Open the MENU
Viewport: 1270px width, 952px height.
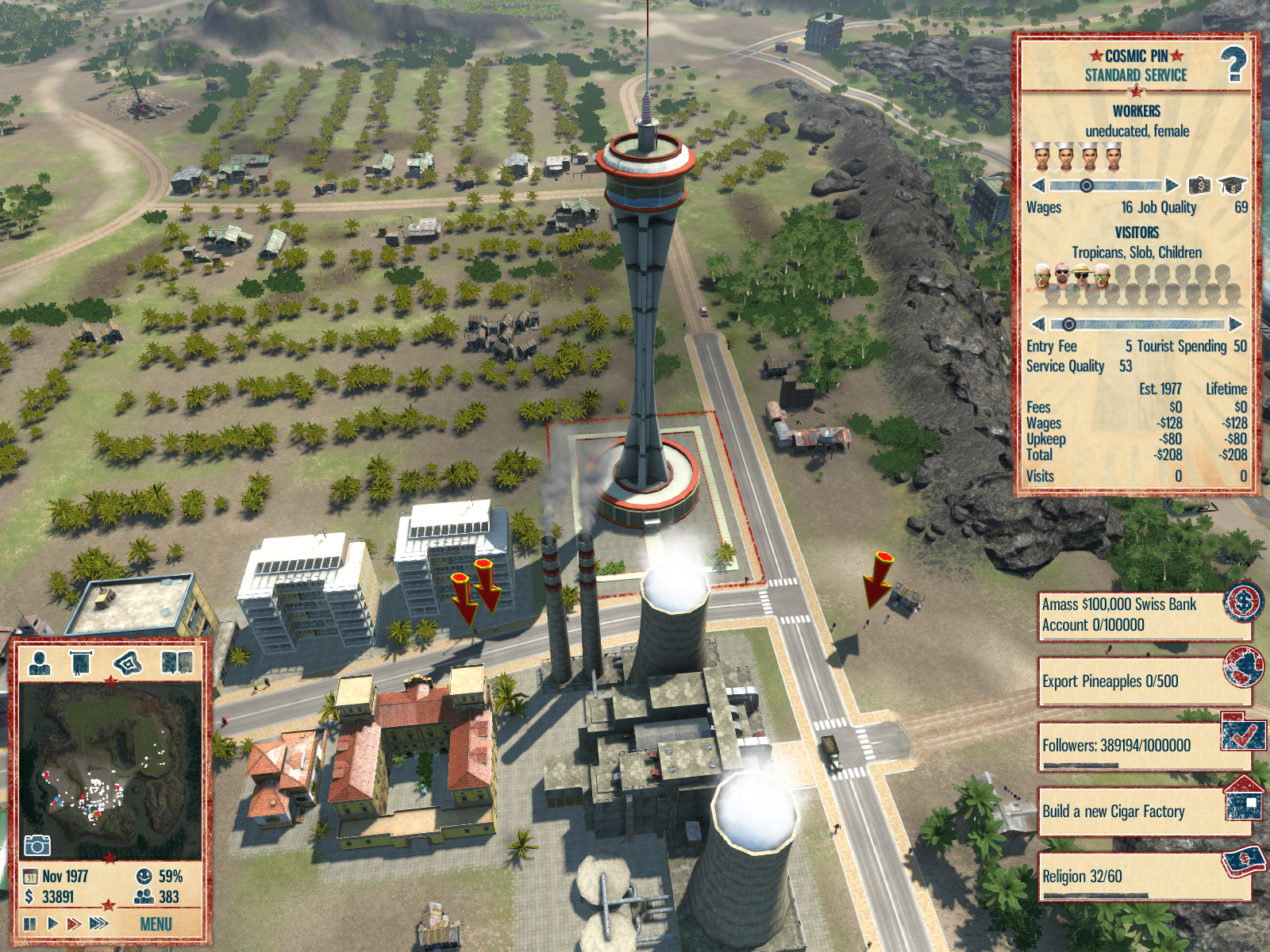pos(156,924)
